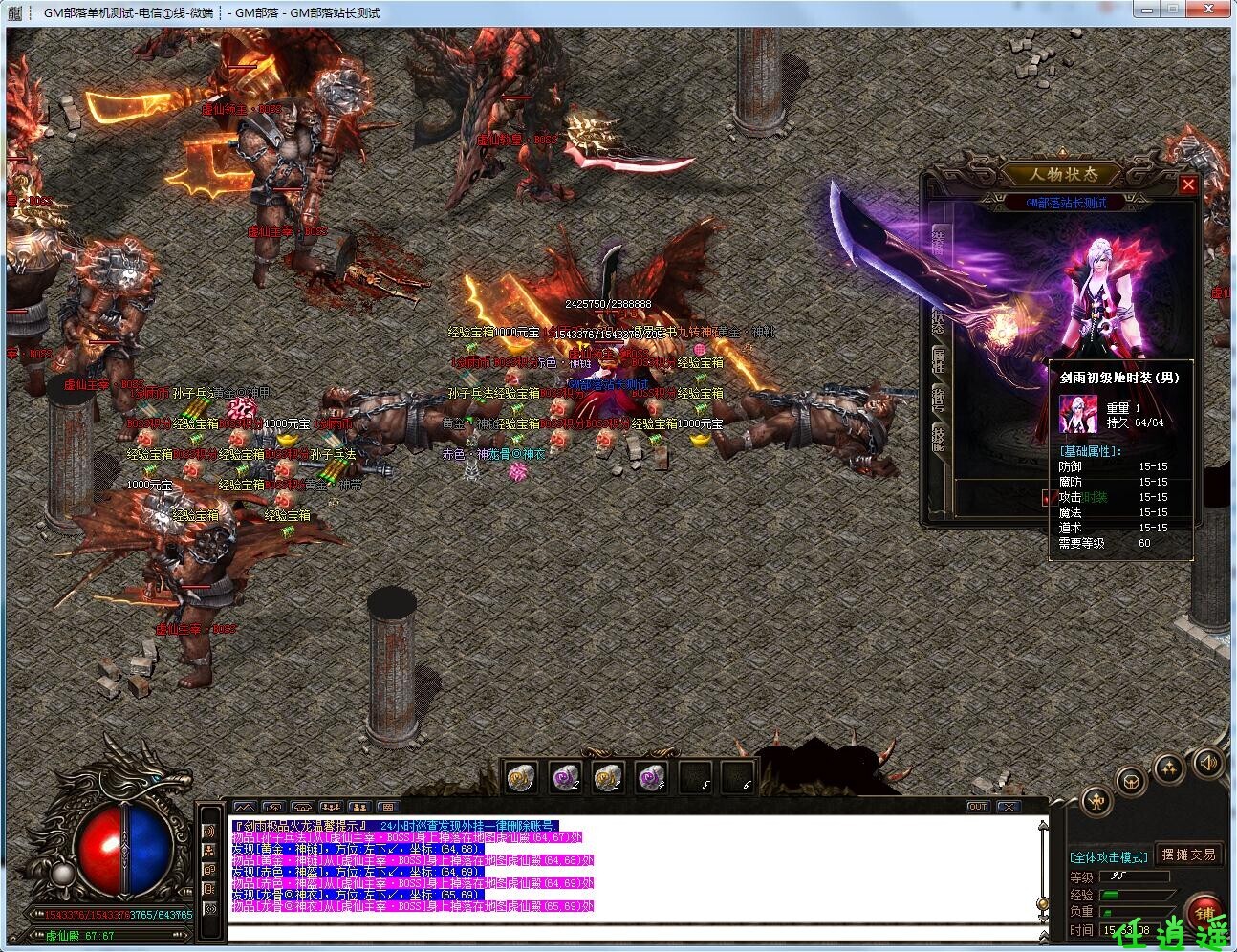
Task: Collapse the chat with the mountain icon
Action: click(x=245, y=808)
